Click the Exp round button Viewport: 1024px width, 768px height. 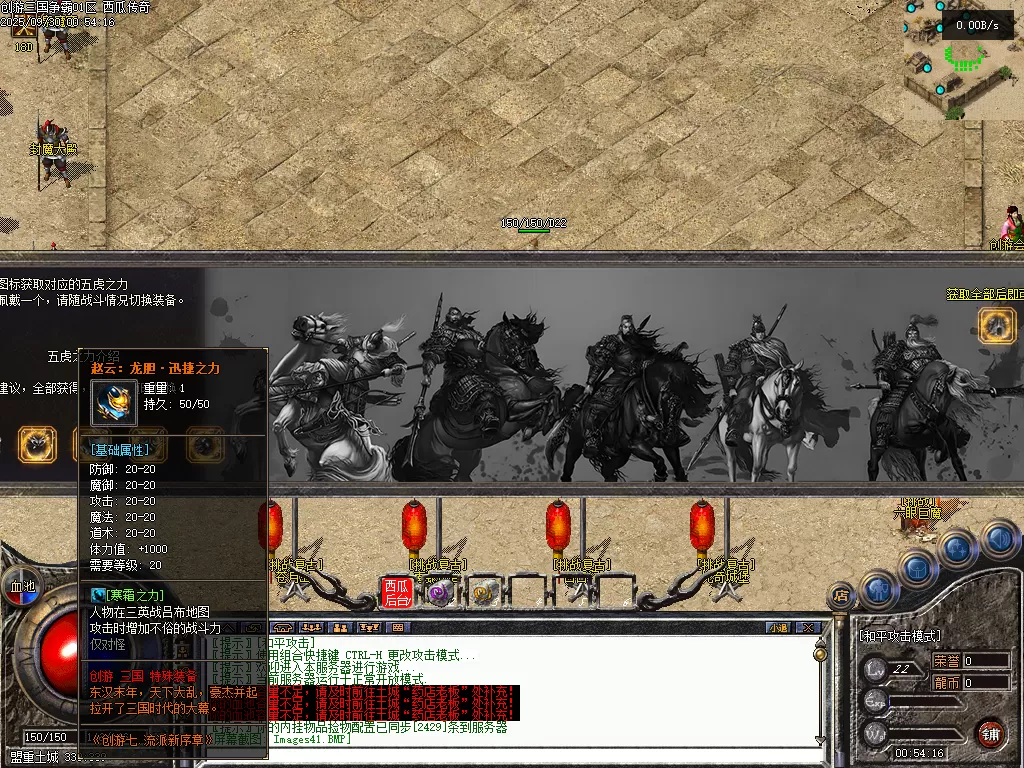[876, 701]
